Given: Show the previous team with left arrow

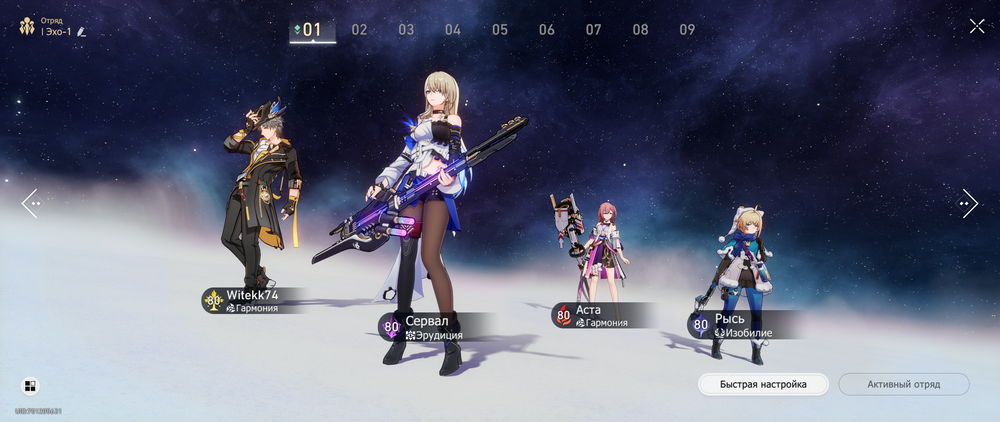Looking at the screenshot, I should pyautogui.click(x=31, y=203).
